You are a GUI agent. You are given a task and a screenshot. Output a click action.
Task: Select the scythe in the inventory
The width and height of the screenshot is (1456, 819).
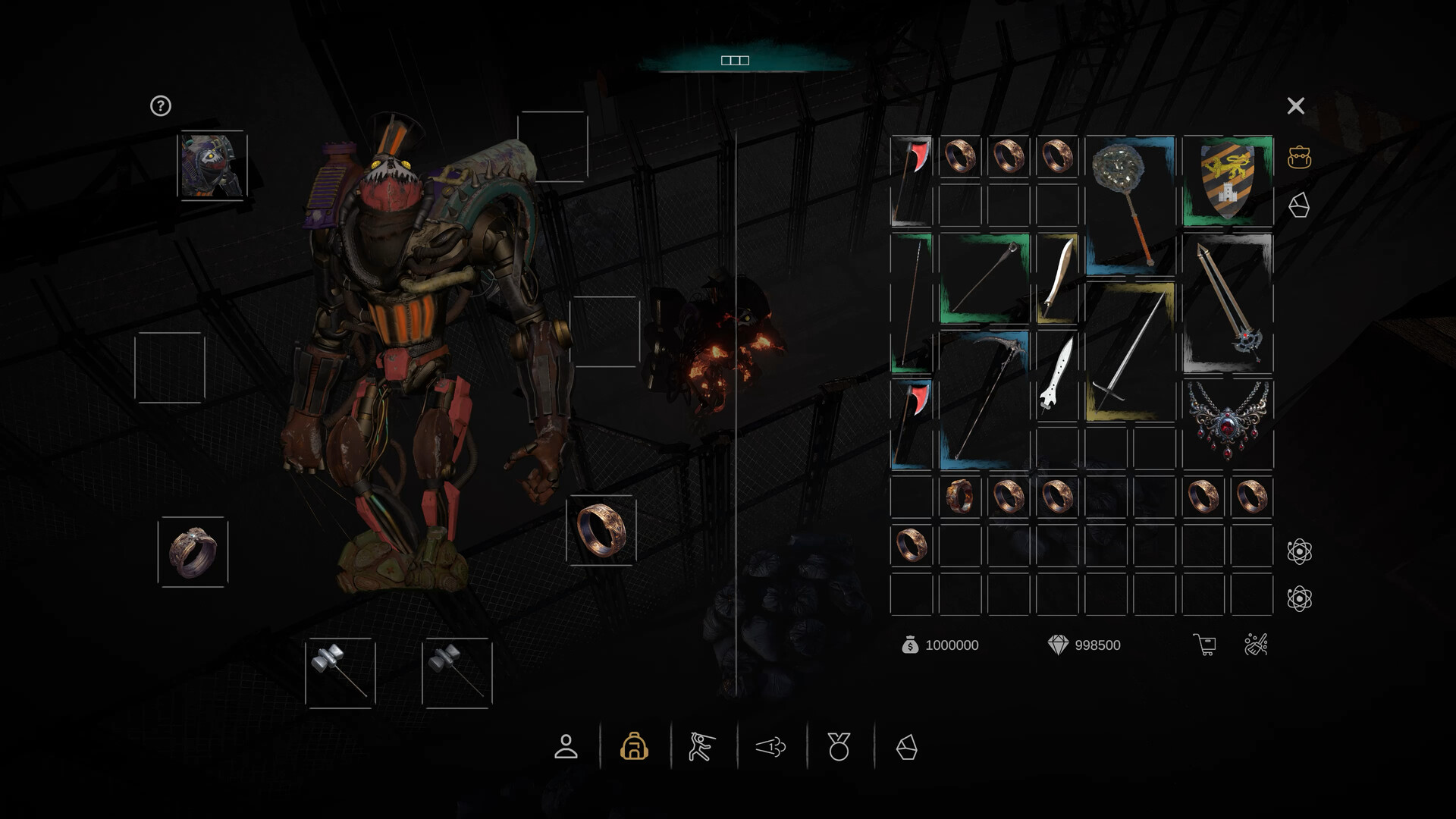(984, 397)
